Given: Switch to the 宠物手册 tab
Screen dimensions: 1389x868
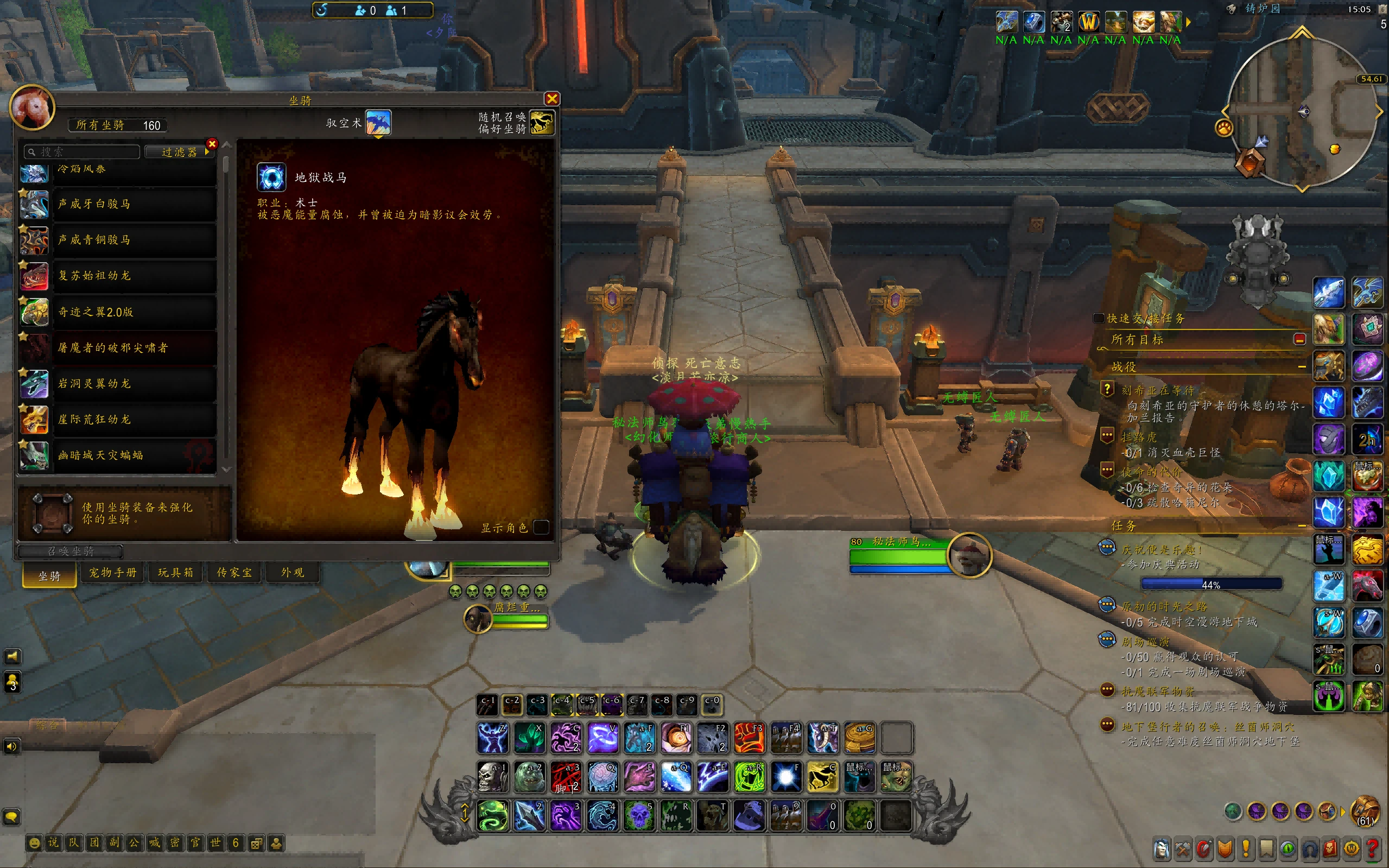Looking at the screenshot, I should 112,573.
